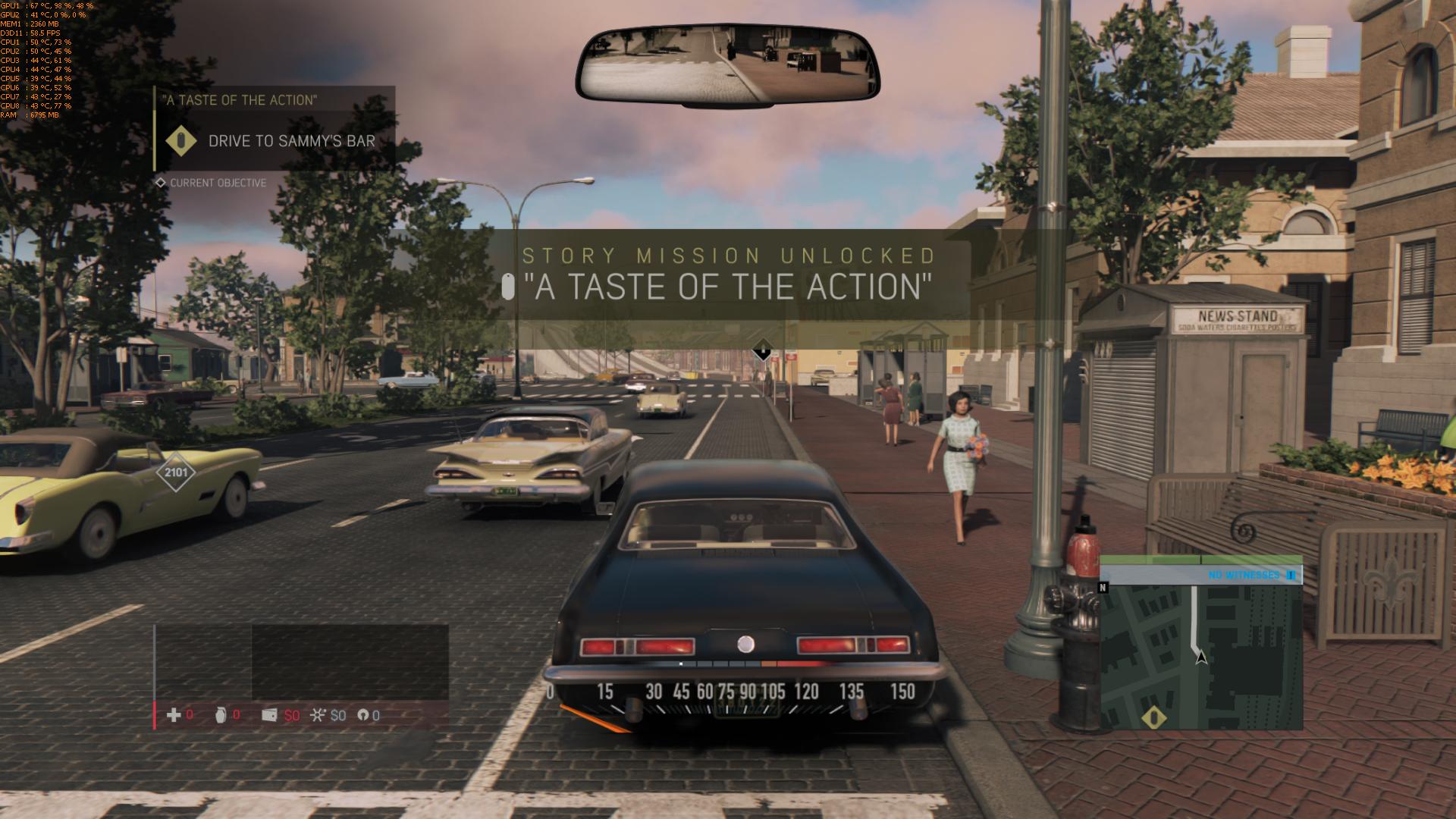The height and width of the screenshot is (819, 1456).
Task: Click the 2101 distance waypoint diamond
Action: pos(176,472)
